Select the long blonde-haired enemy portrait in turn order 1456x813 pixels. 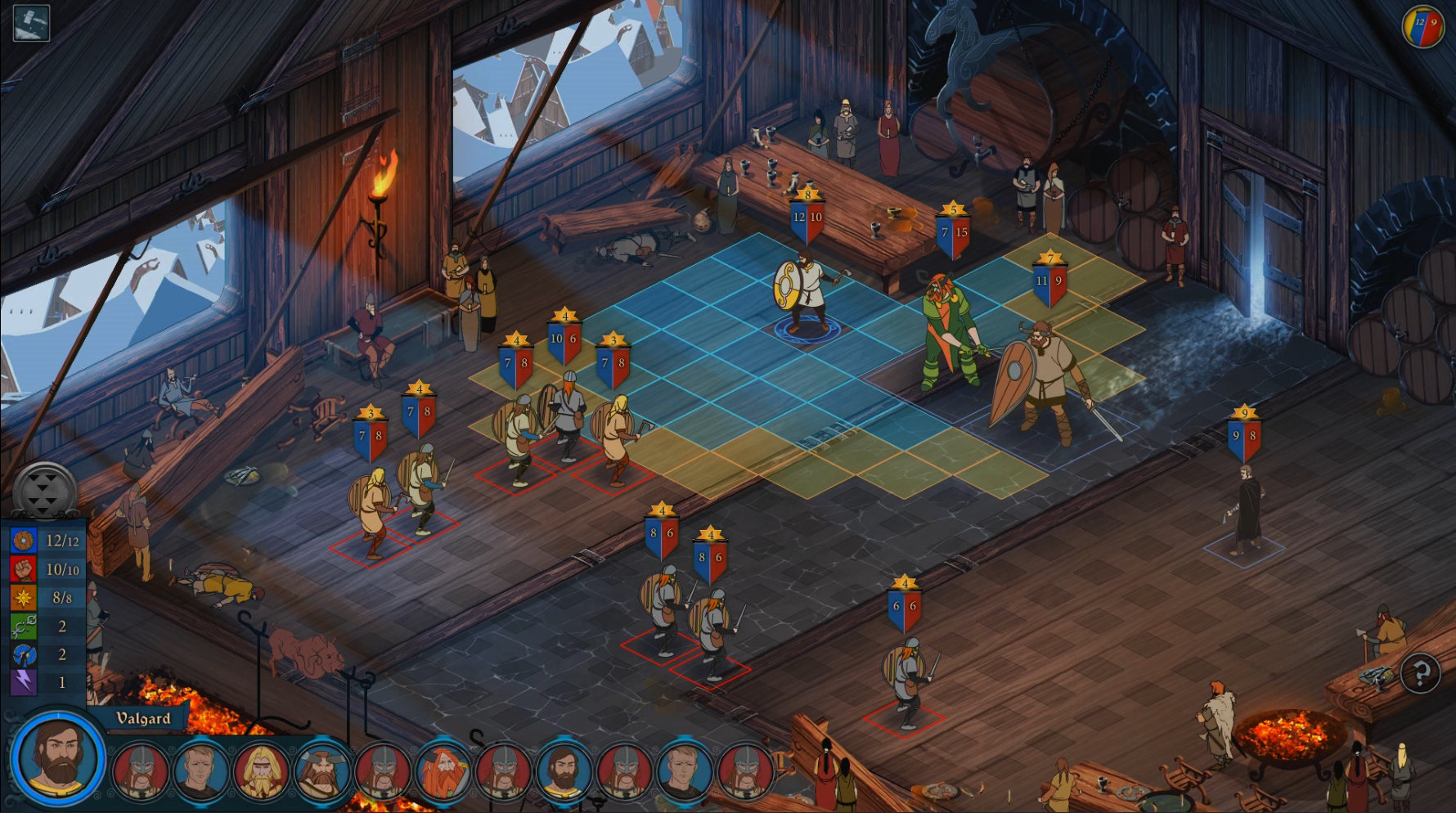tap(261, 770)
